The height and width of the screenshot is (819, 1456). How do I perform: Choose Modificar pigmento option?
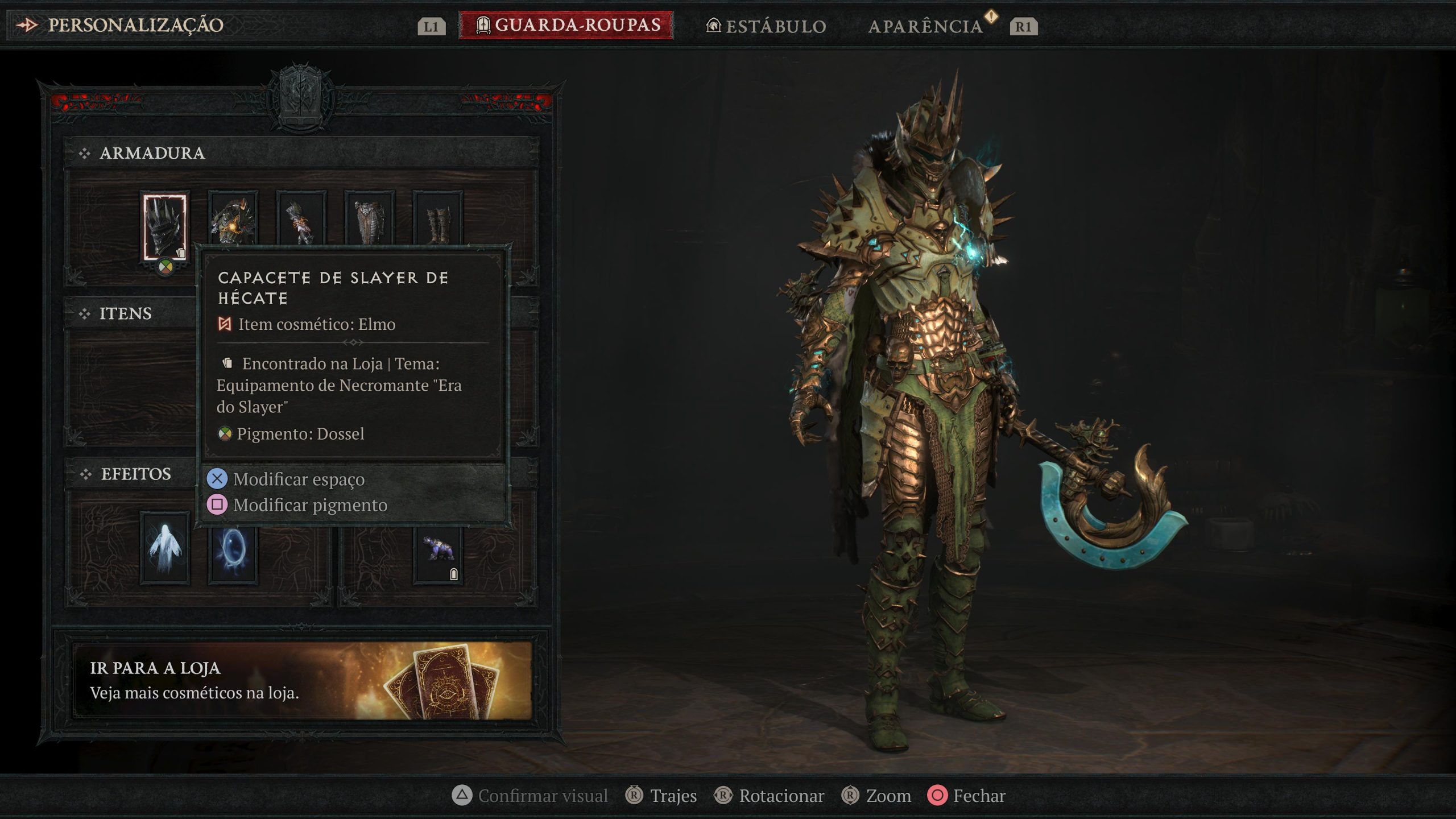pyautogui.click(x=310, y=505)
